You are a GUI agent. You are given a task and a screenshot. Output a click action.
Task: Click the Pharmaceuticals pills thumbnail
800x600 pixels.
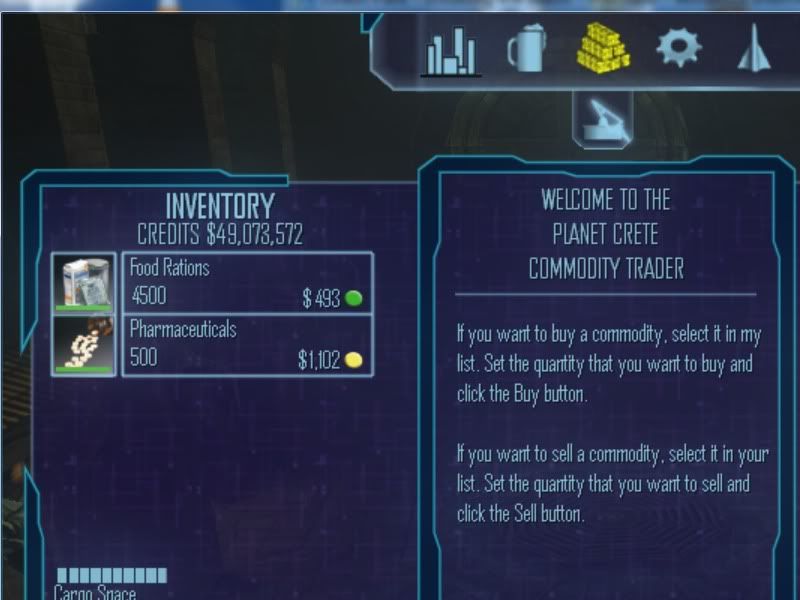(x=84, y=345)
